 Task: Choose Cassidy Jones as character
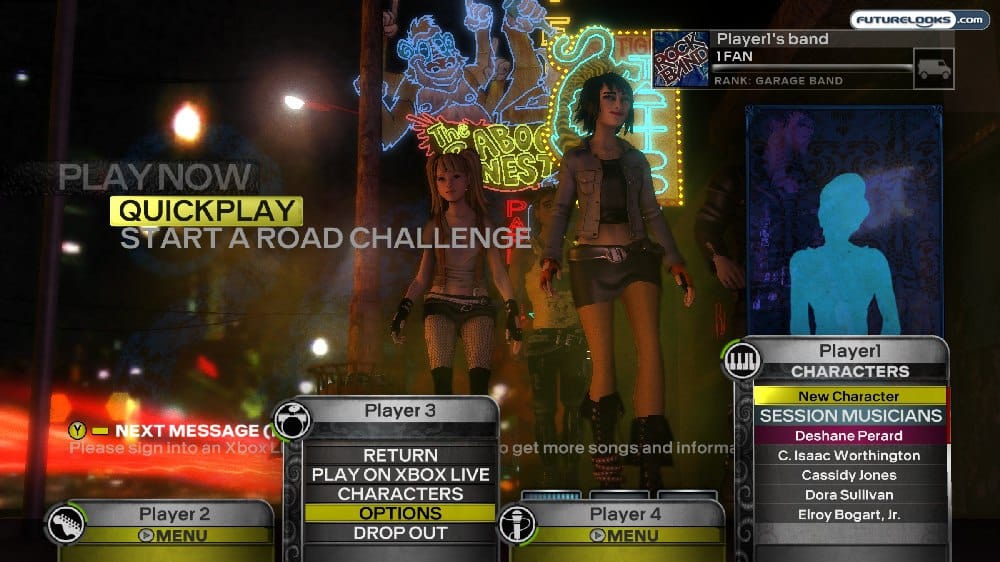[x=849, y=475]
